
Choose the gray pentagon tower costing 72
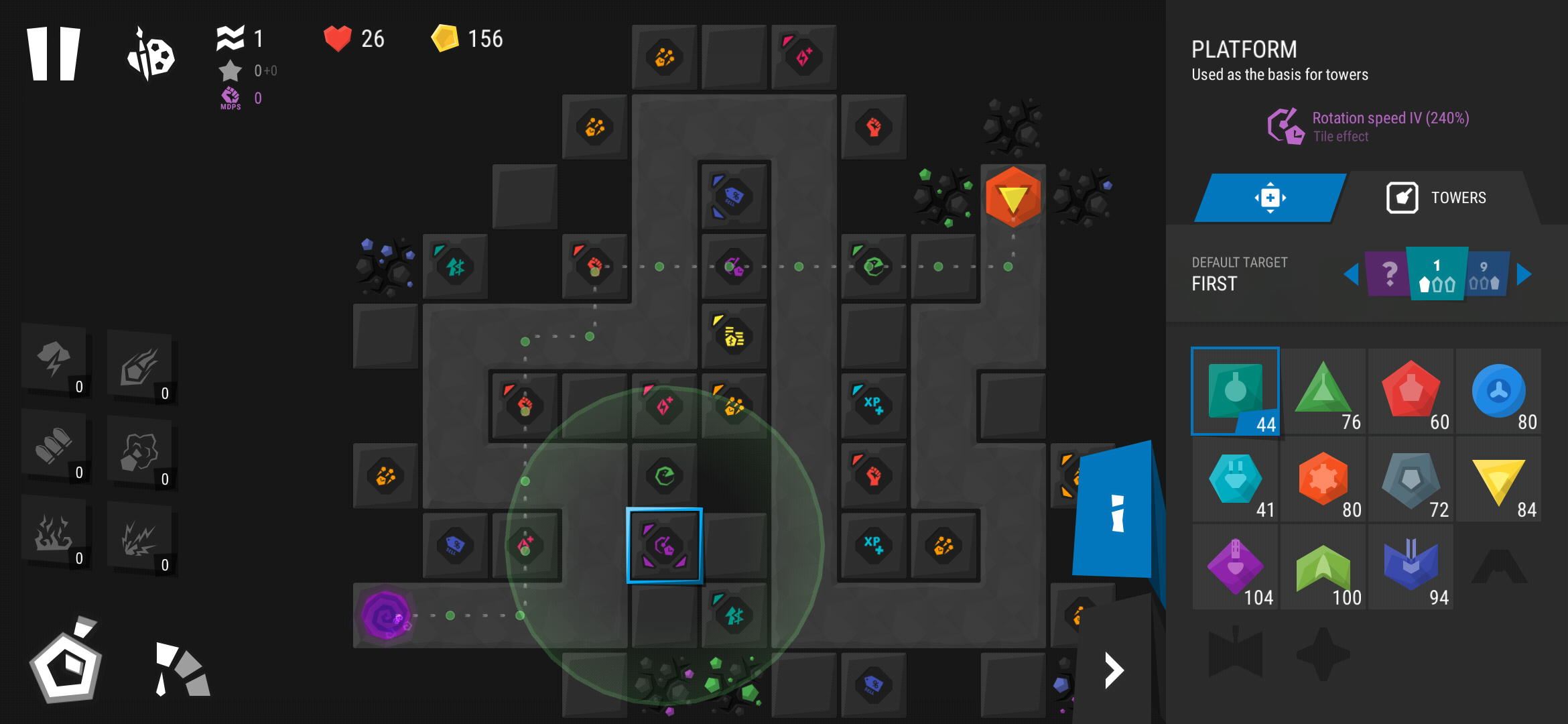(1411, 479)
